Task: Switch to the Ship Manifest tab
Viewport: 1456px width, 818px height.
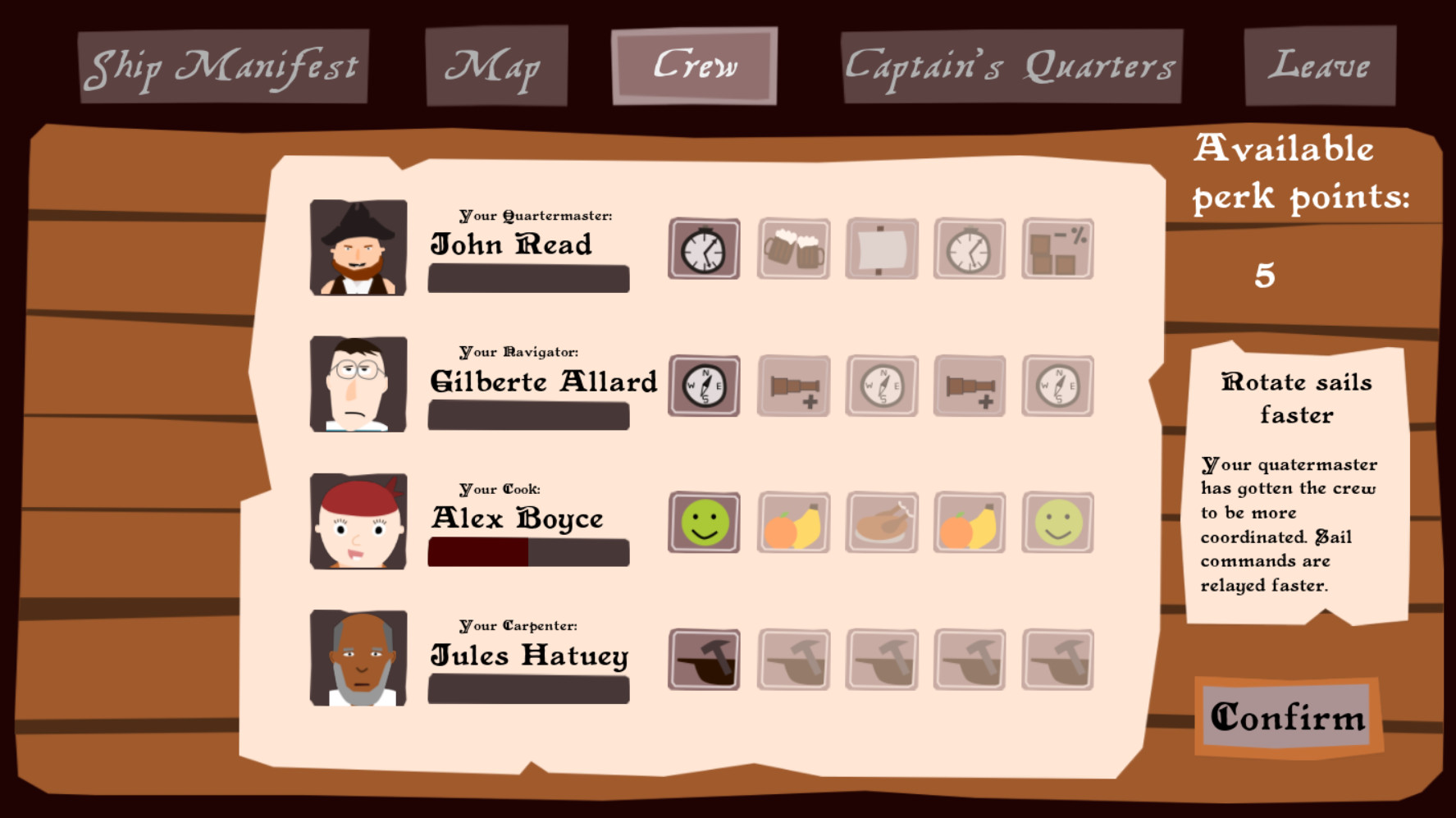Action: pos(225,66)
